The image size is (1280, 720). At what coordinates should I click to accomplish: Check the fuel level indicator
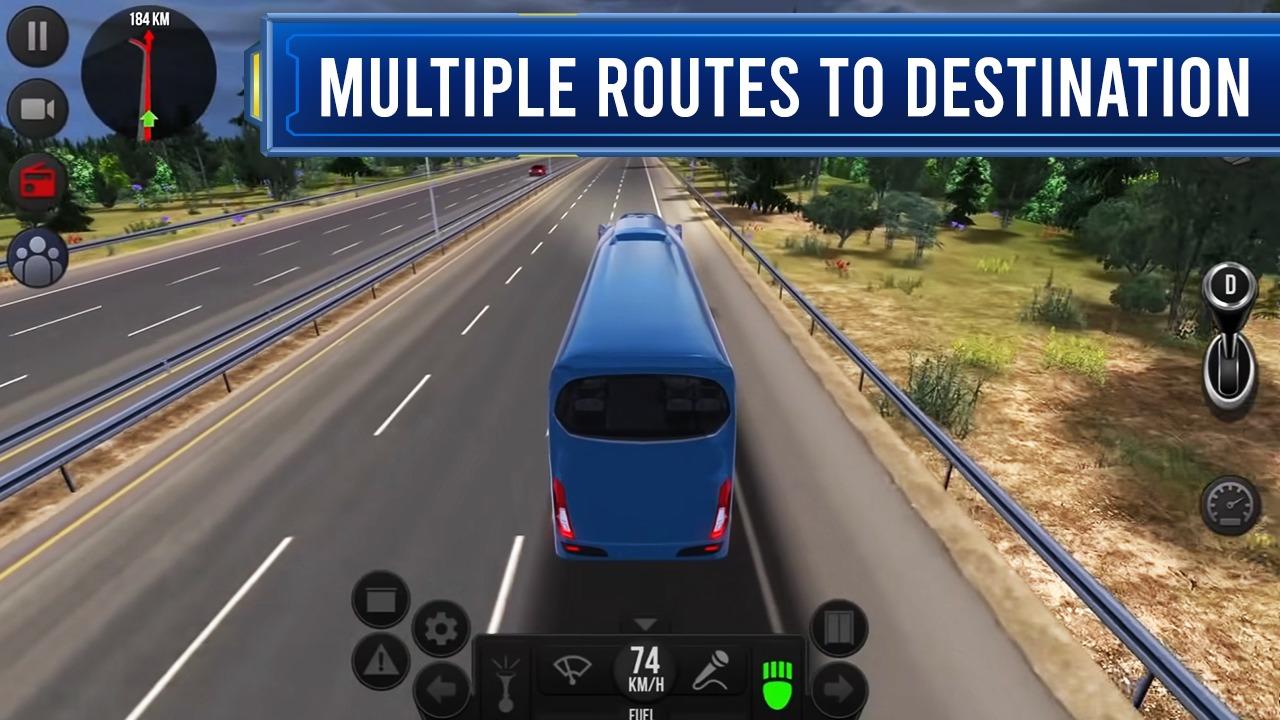645,712
